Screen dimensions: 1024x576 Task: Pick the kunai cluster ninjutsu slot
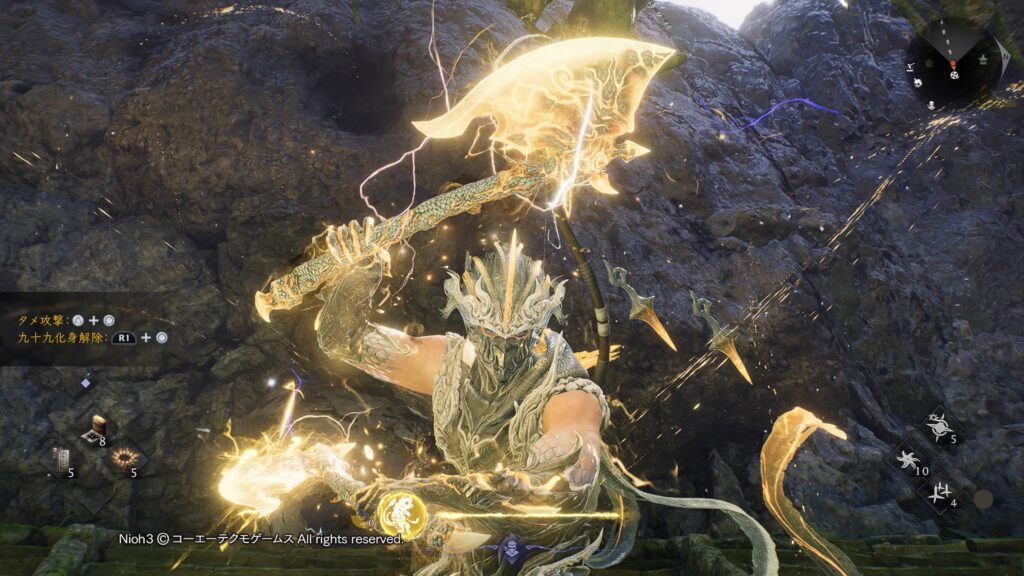939,491
